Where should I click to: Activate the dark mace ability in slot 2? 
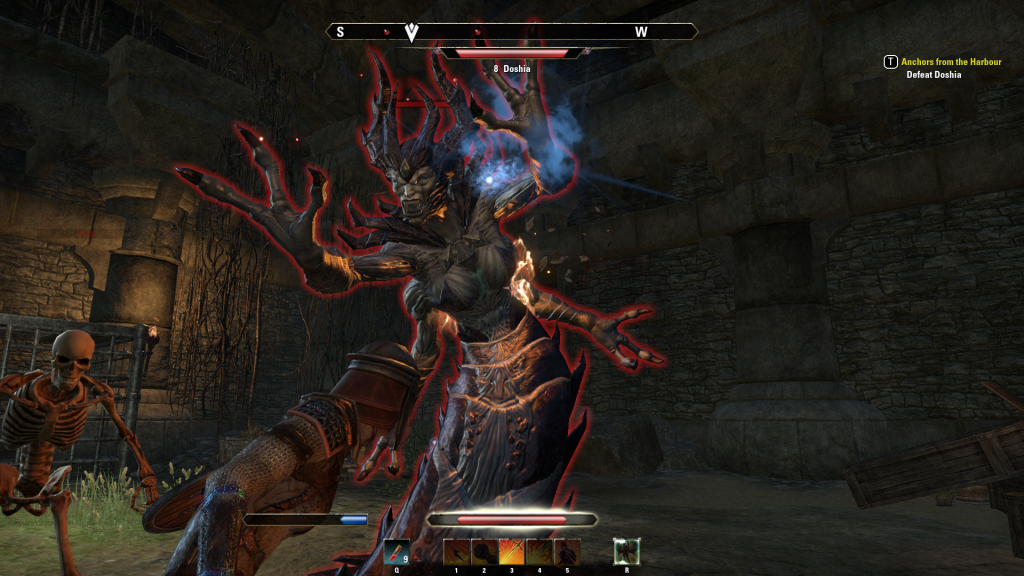[x=484, y=552]
